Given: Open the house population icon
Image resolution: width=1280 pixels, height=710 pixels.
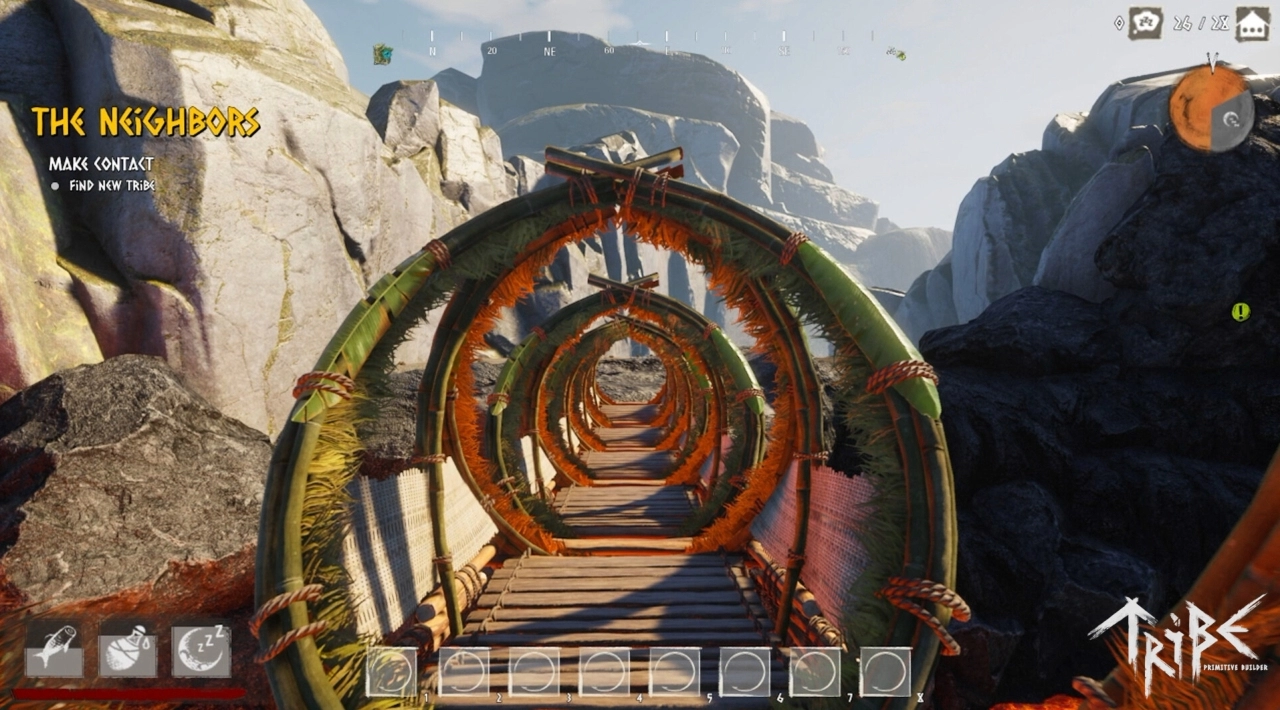Looking at the screenshot, I should tap(1252, 23).
